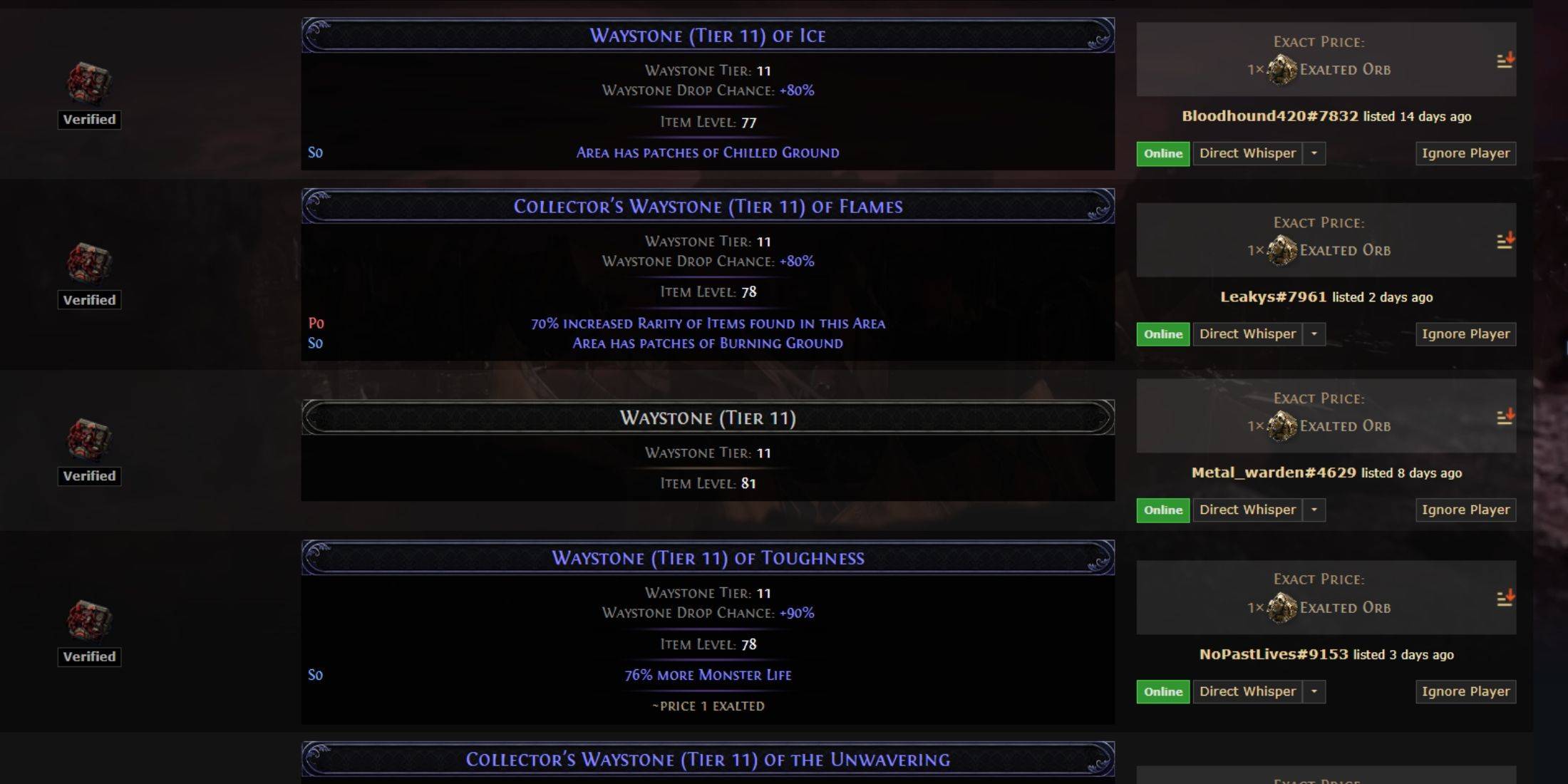The image size is (1568, 784).
Task: Click the Verified badge on the Collector's Waystone of Flames listing
Action: [88, 299]
